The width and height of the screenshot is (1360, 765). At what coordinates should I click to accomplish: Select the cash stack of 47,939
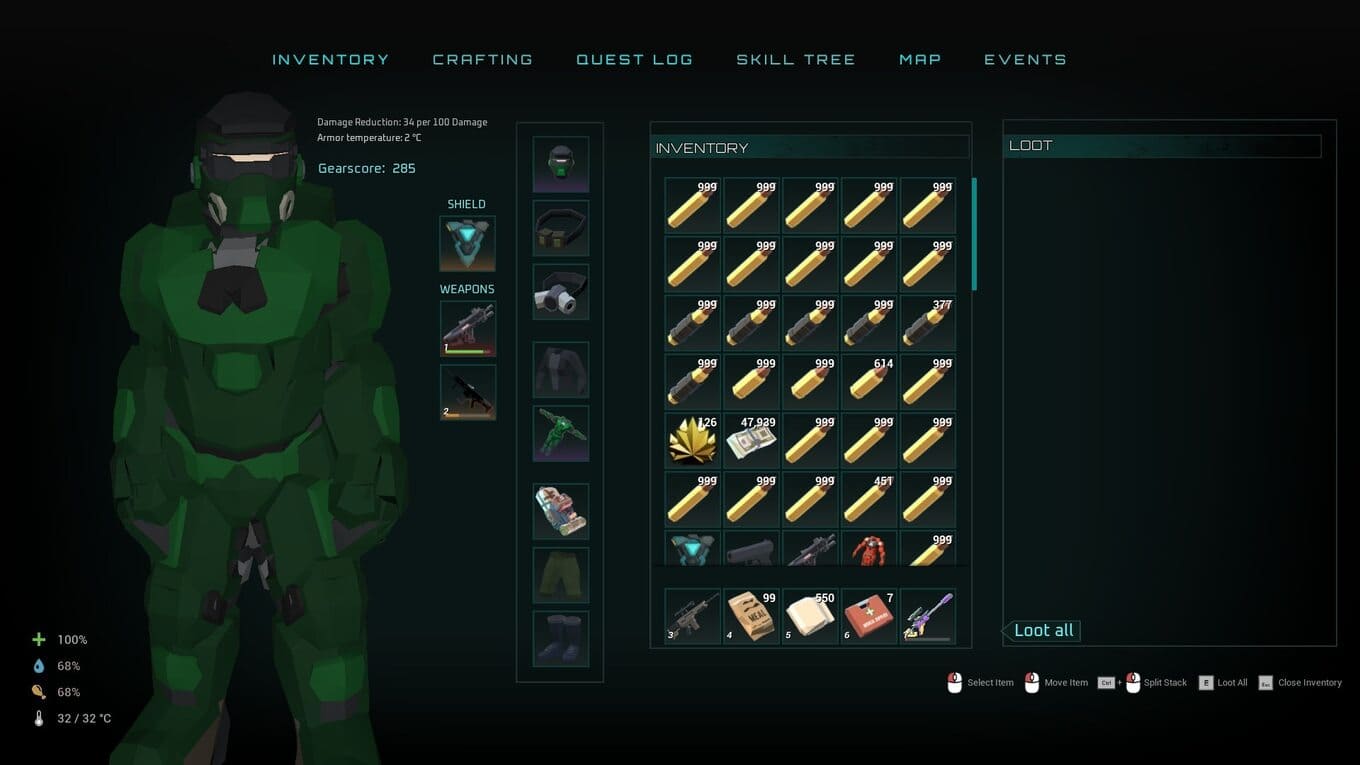(x=751, y=441)
